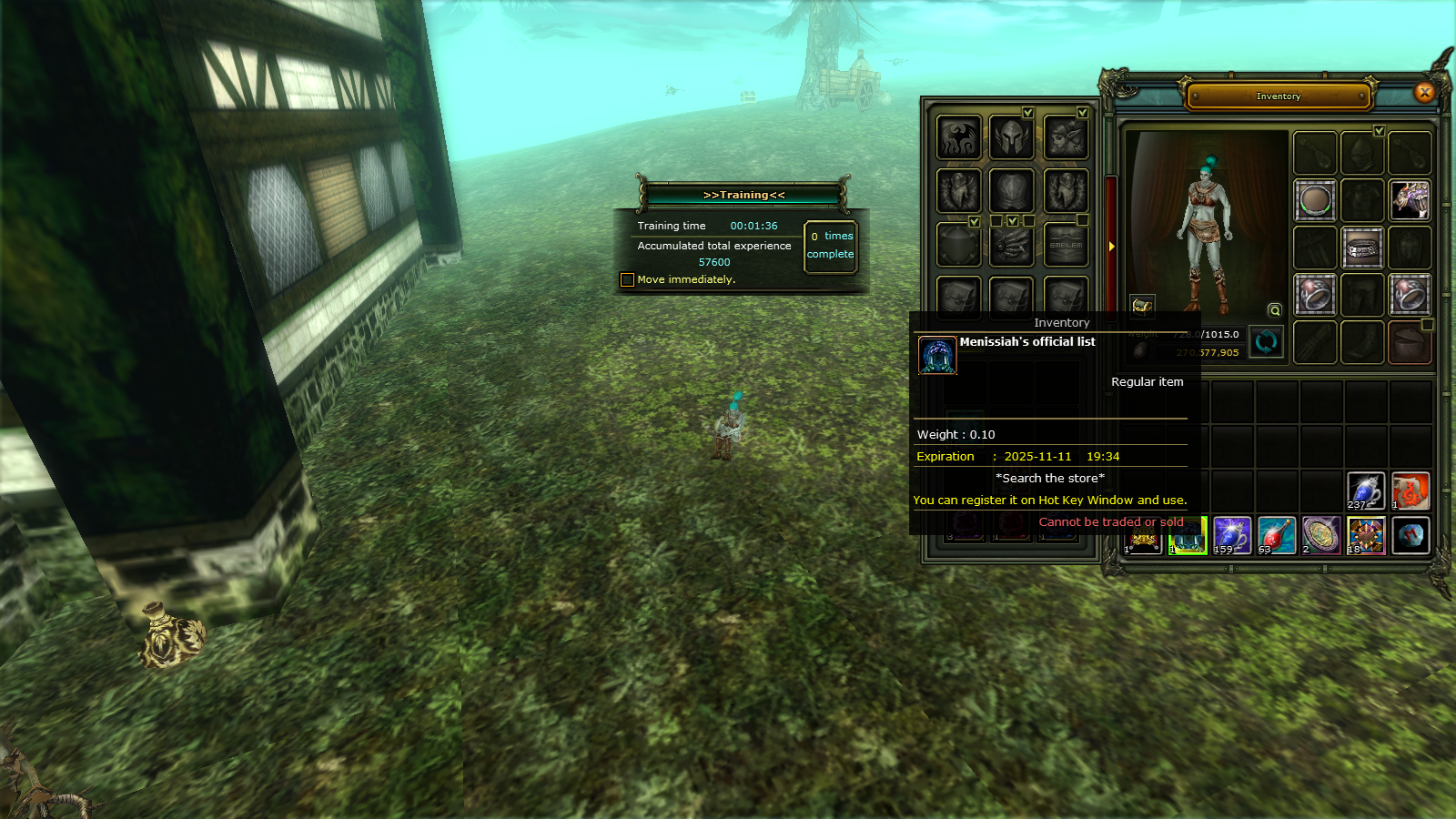The width and height of the screenshot is (1456, 819).
Task: Click the cosmetic wing slot
Action: click(x=959, y=137)
